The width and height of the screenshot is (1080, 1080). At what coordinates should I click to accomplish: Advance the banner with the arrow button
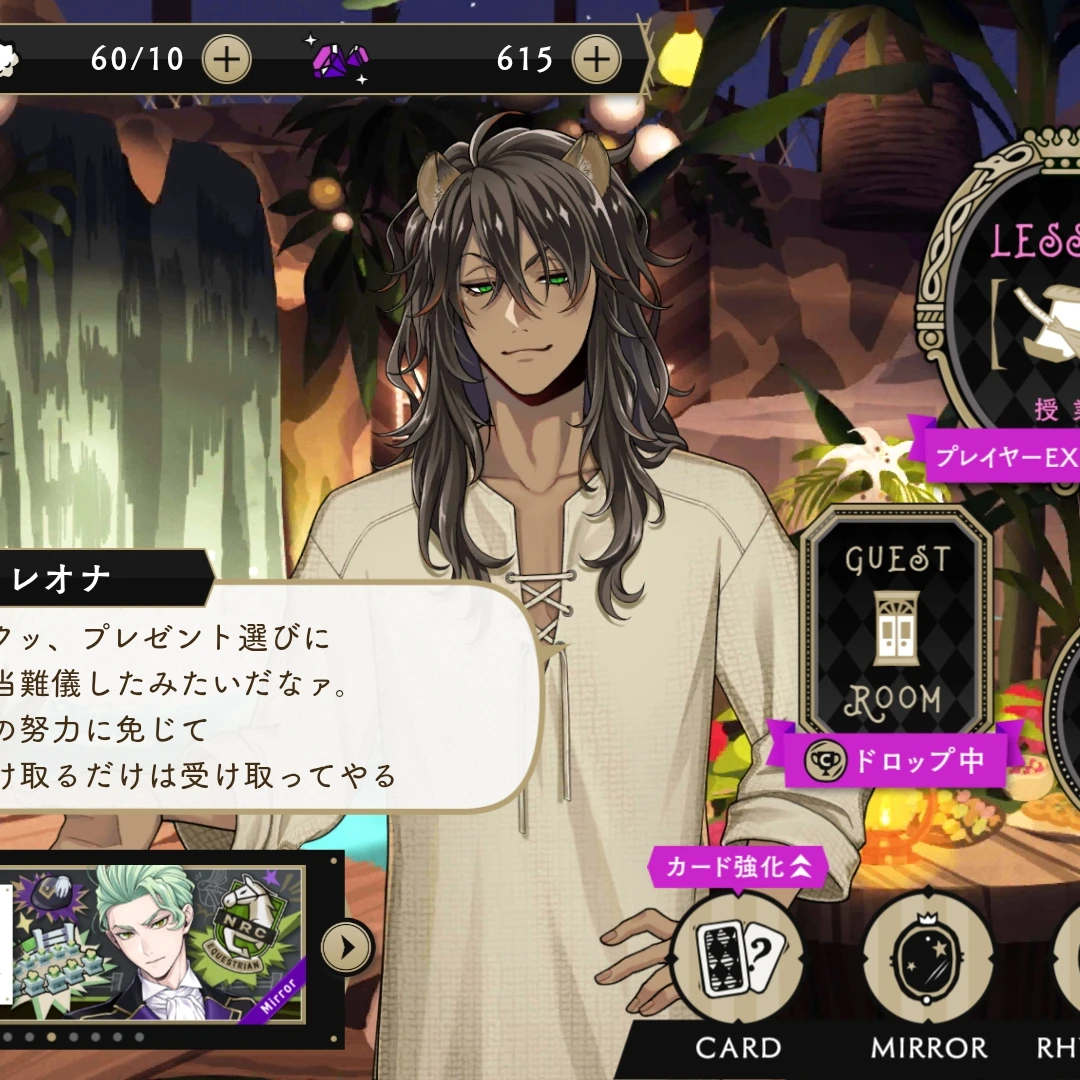pyautogui.click(x=347, y=947)
